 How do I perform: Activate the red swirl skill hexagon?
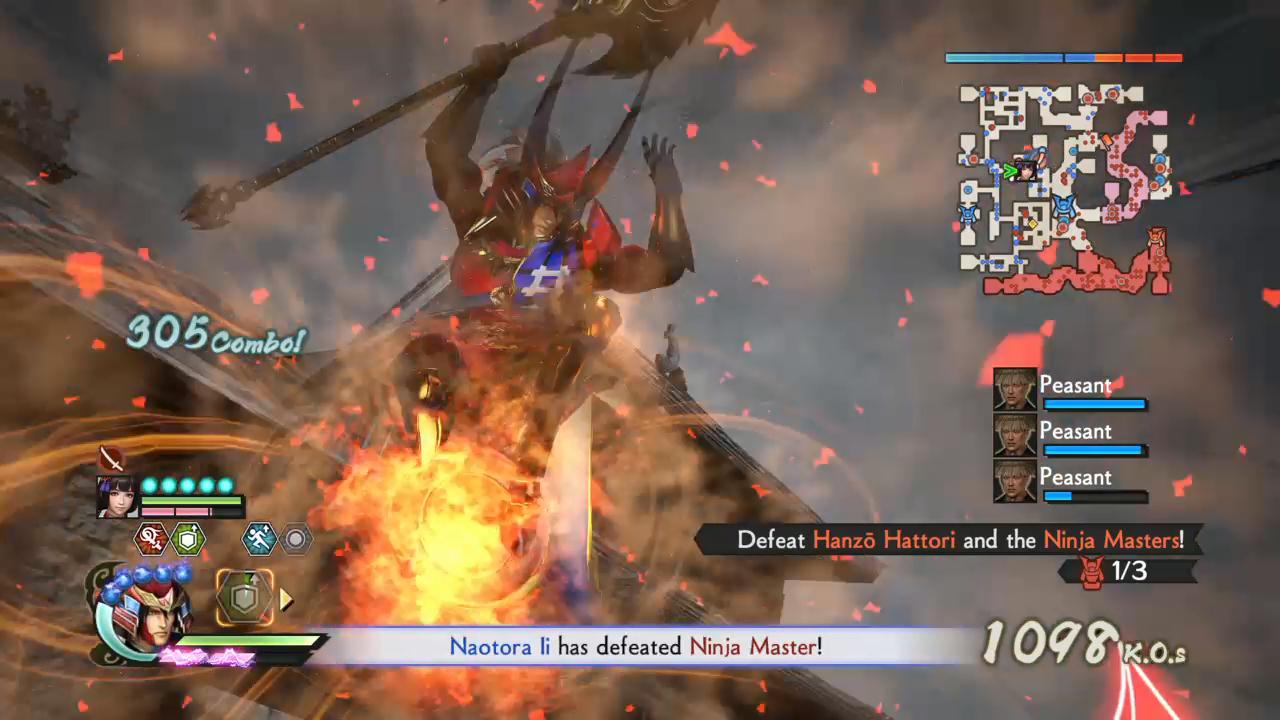[151, 540]
